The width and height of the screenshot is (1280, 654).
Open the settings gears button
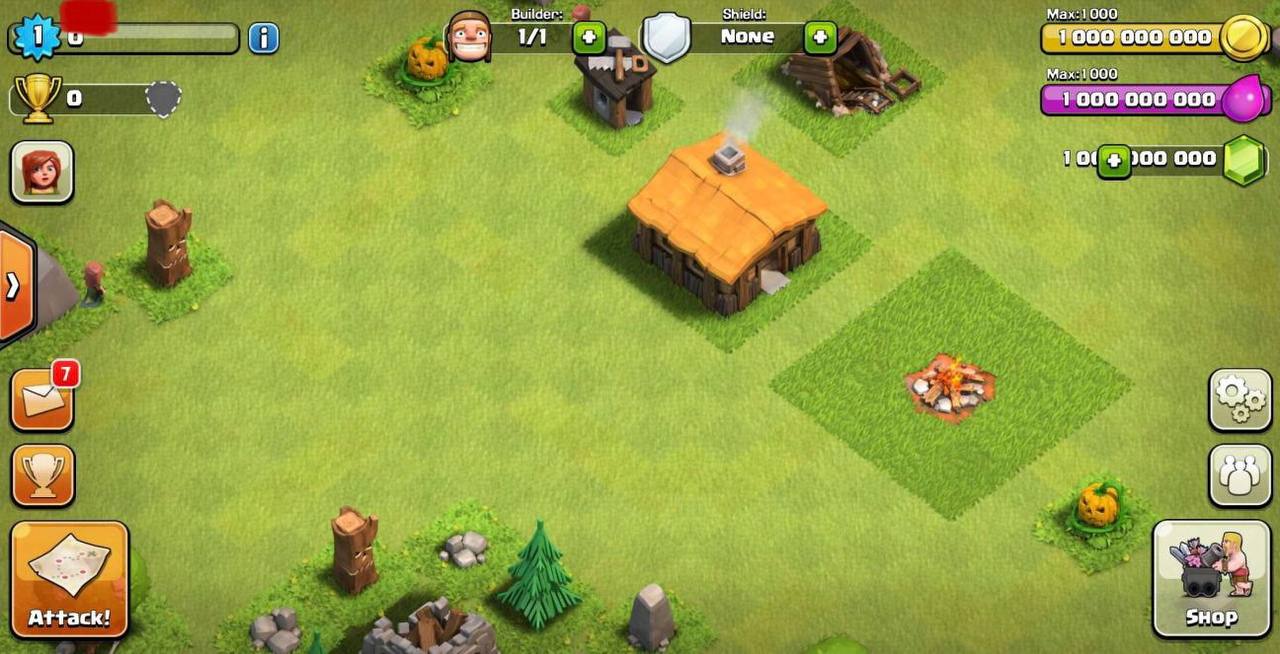[x=1240, y=400]
